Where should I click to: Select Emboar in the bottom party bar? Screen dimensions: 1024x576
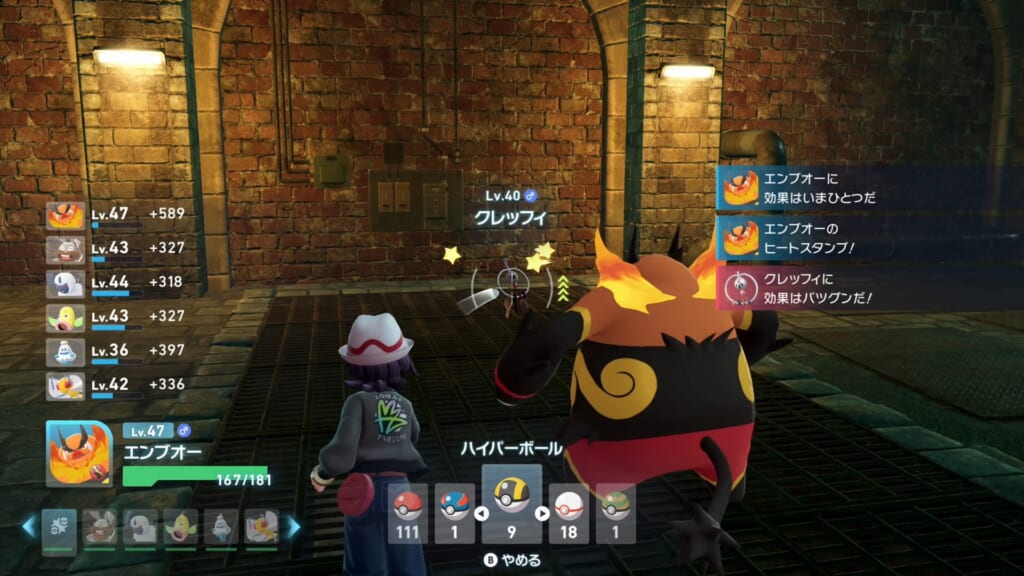60,527
